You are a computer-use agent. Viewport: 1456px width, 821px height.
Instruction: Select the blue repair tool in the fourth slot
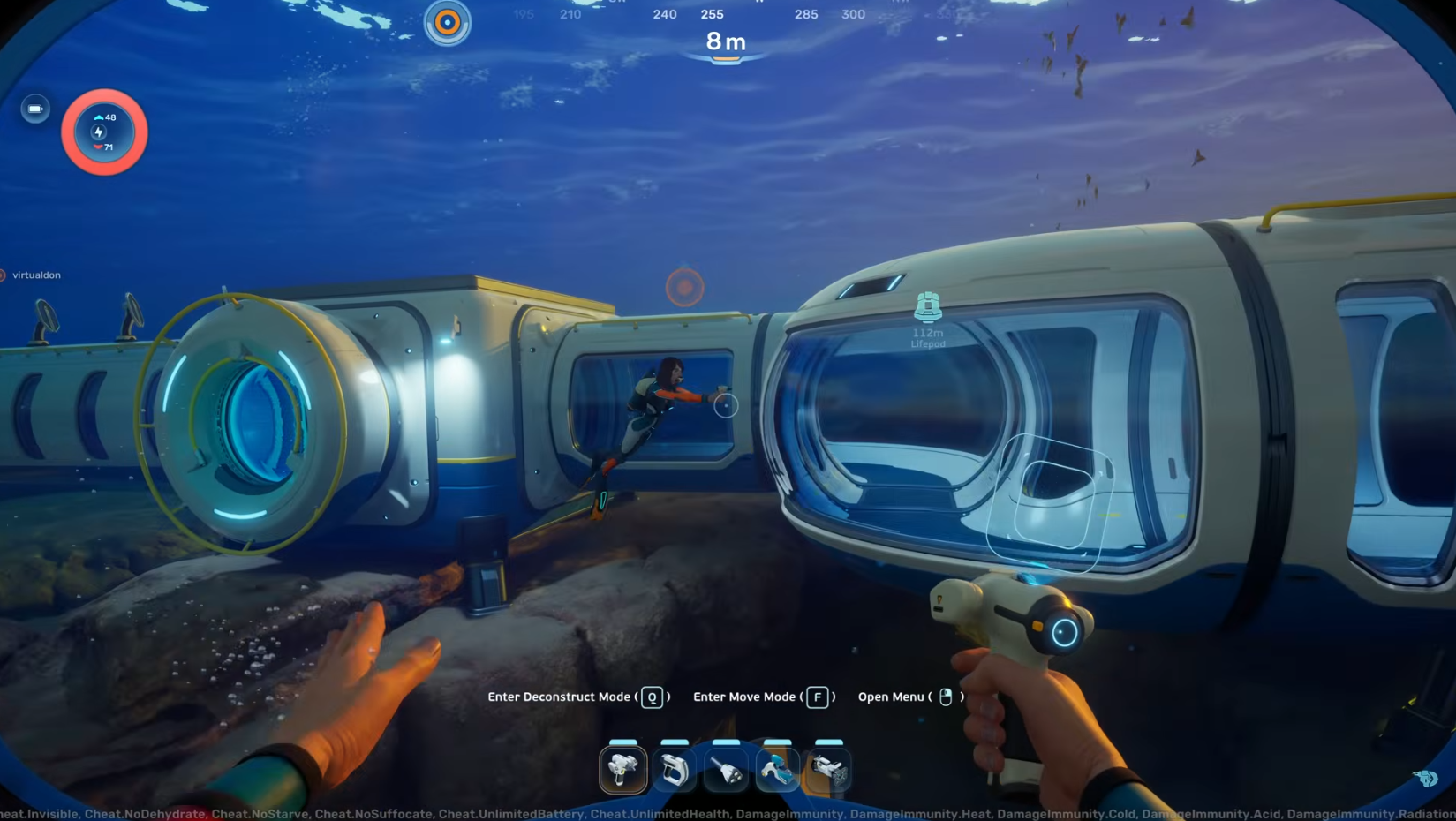coord(776,768)
